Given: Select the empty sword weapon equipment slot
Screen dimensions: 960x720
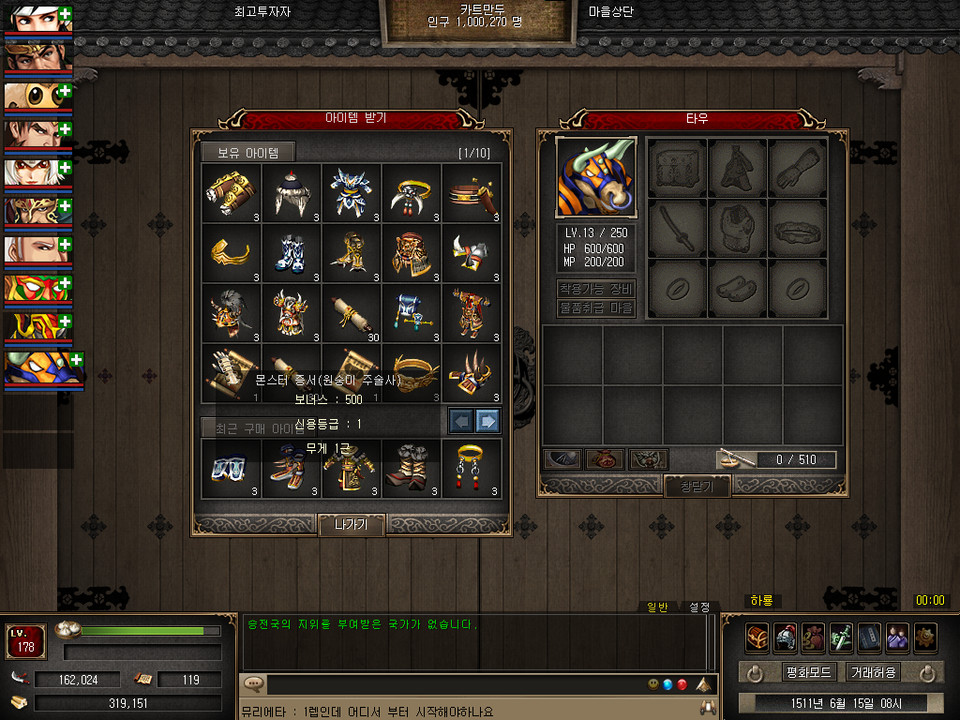Looking at the screenshot, I should 678,229.
